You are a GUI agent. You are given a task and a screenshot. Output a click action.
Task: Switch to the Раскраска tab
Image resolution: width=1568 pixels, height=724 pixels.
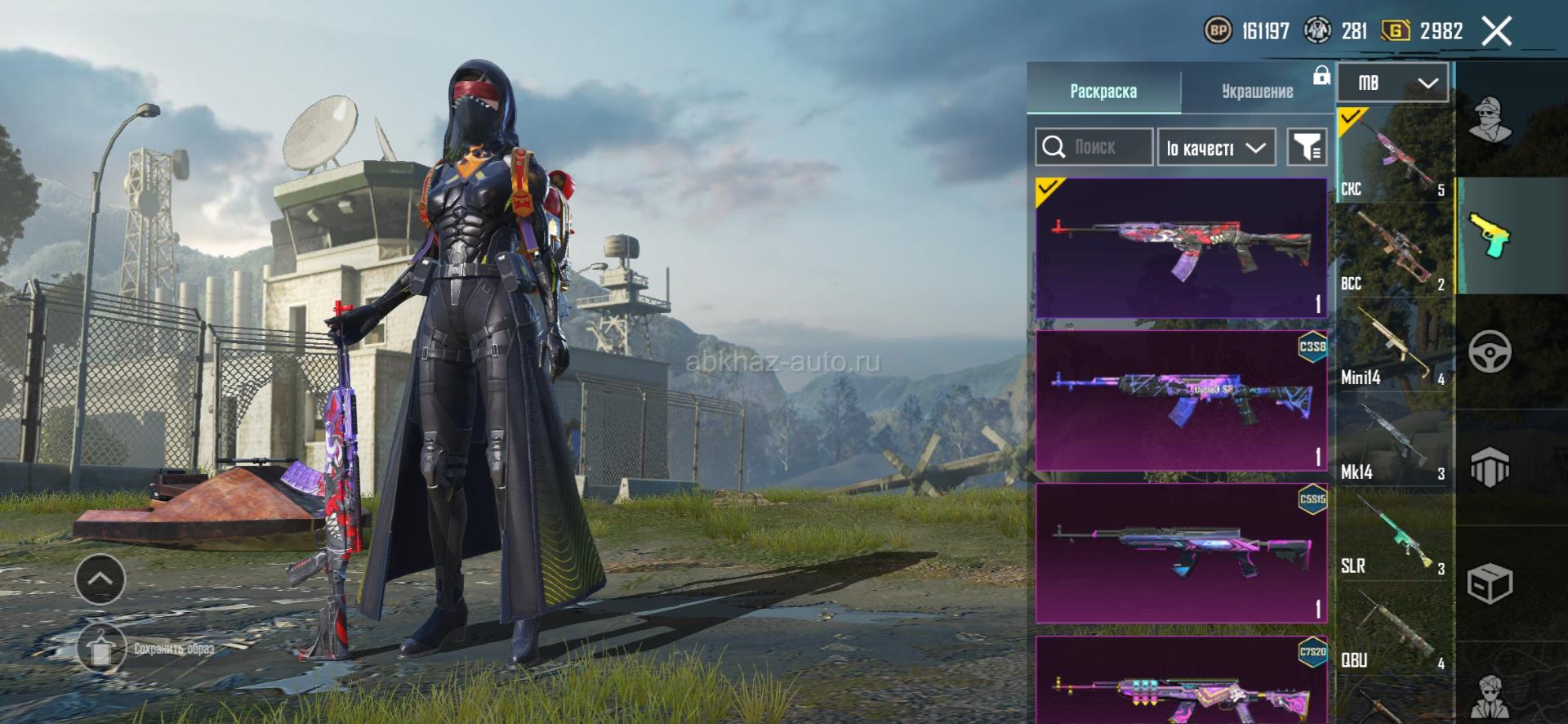click(x=1102, y=91)
